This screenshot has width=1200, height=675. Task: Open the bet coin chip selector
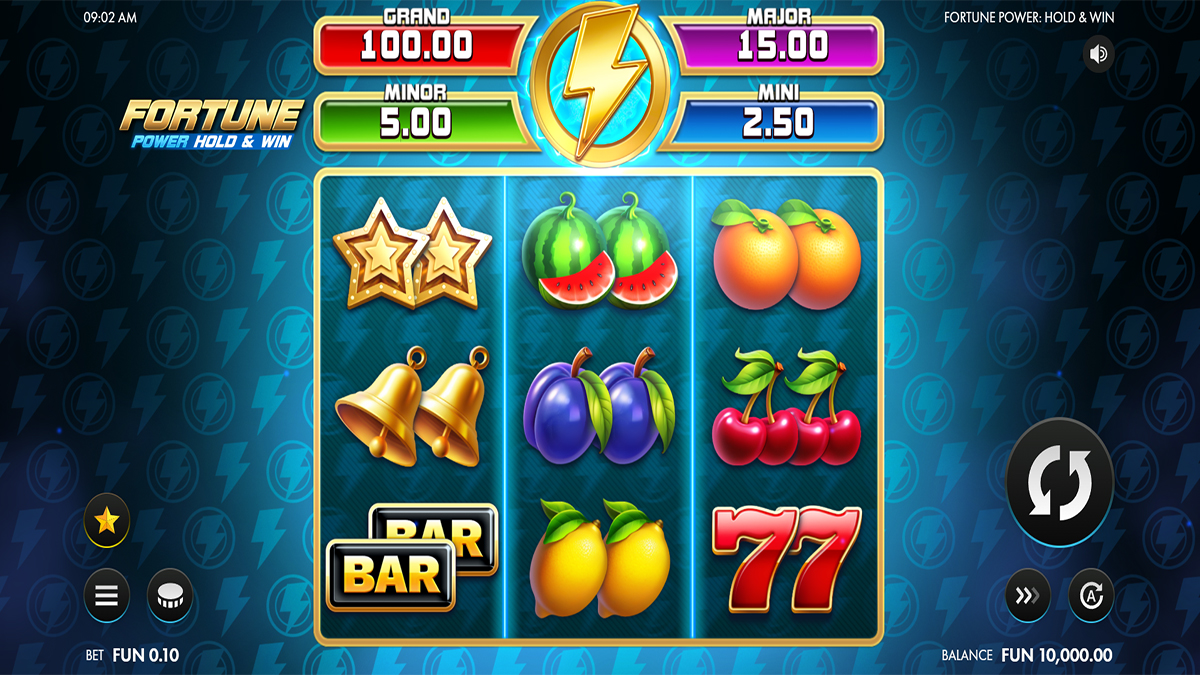click(170, 596)
